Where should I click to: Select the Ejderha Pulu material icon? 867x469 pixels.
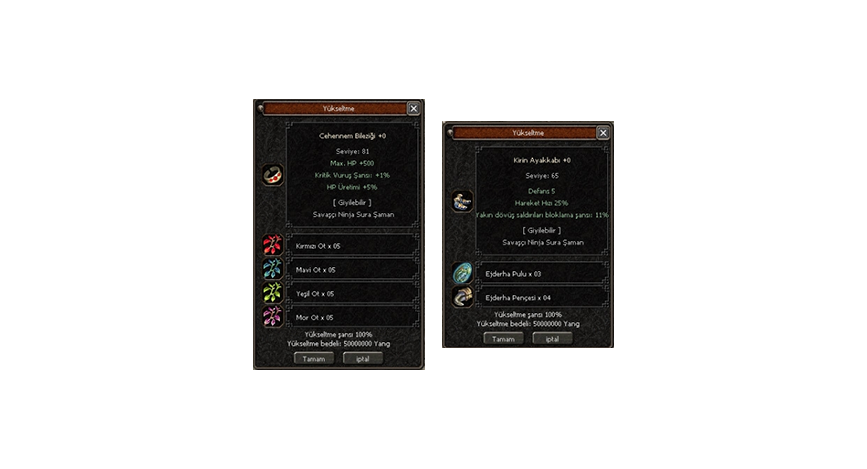(462, 272)
